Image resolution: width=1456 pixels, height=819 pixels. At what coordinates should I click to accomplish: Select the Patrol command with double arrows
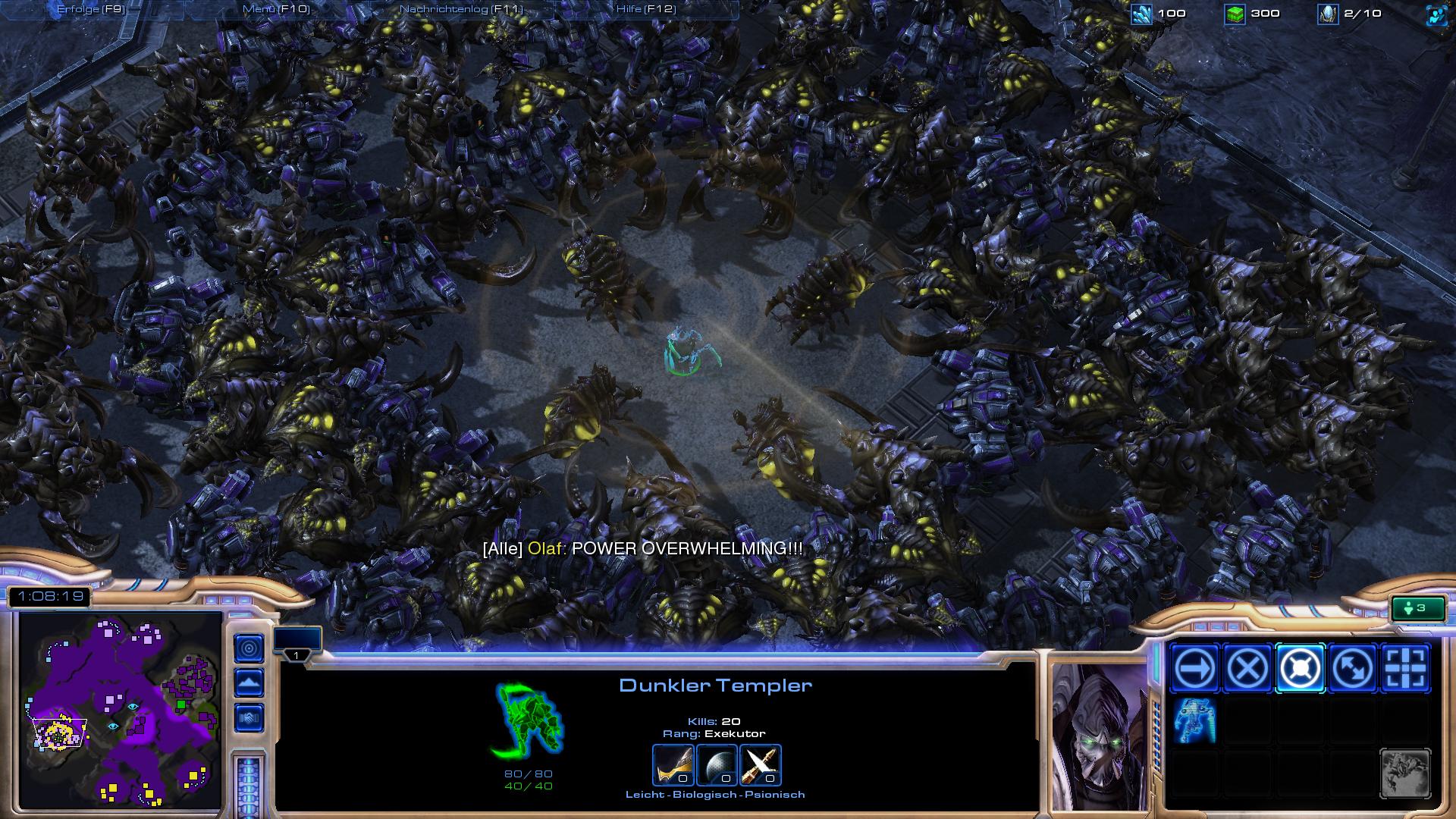coord(1353,669)
